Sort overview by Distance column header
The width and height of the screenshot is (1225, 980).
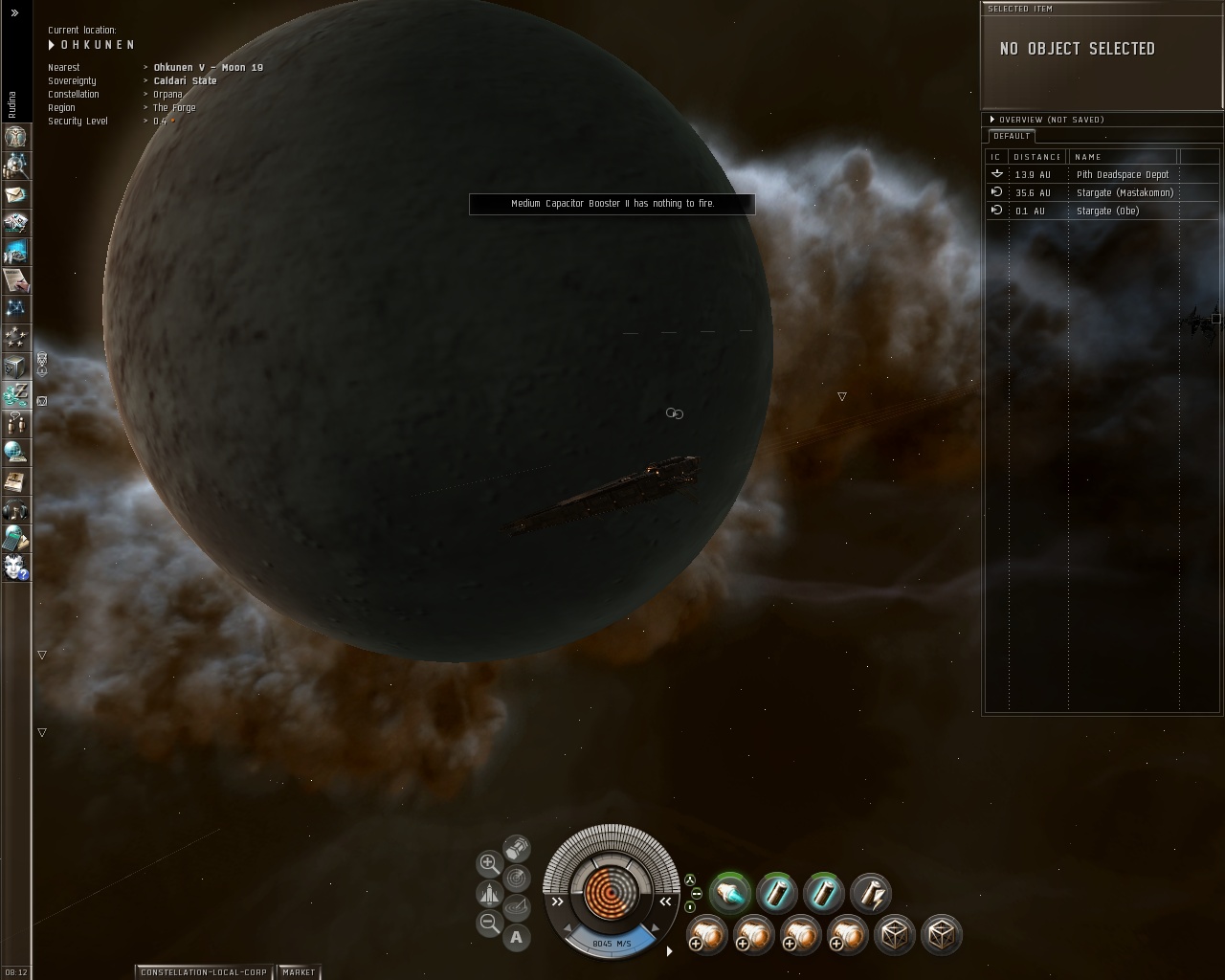1037,157
